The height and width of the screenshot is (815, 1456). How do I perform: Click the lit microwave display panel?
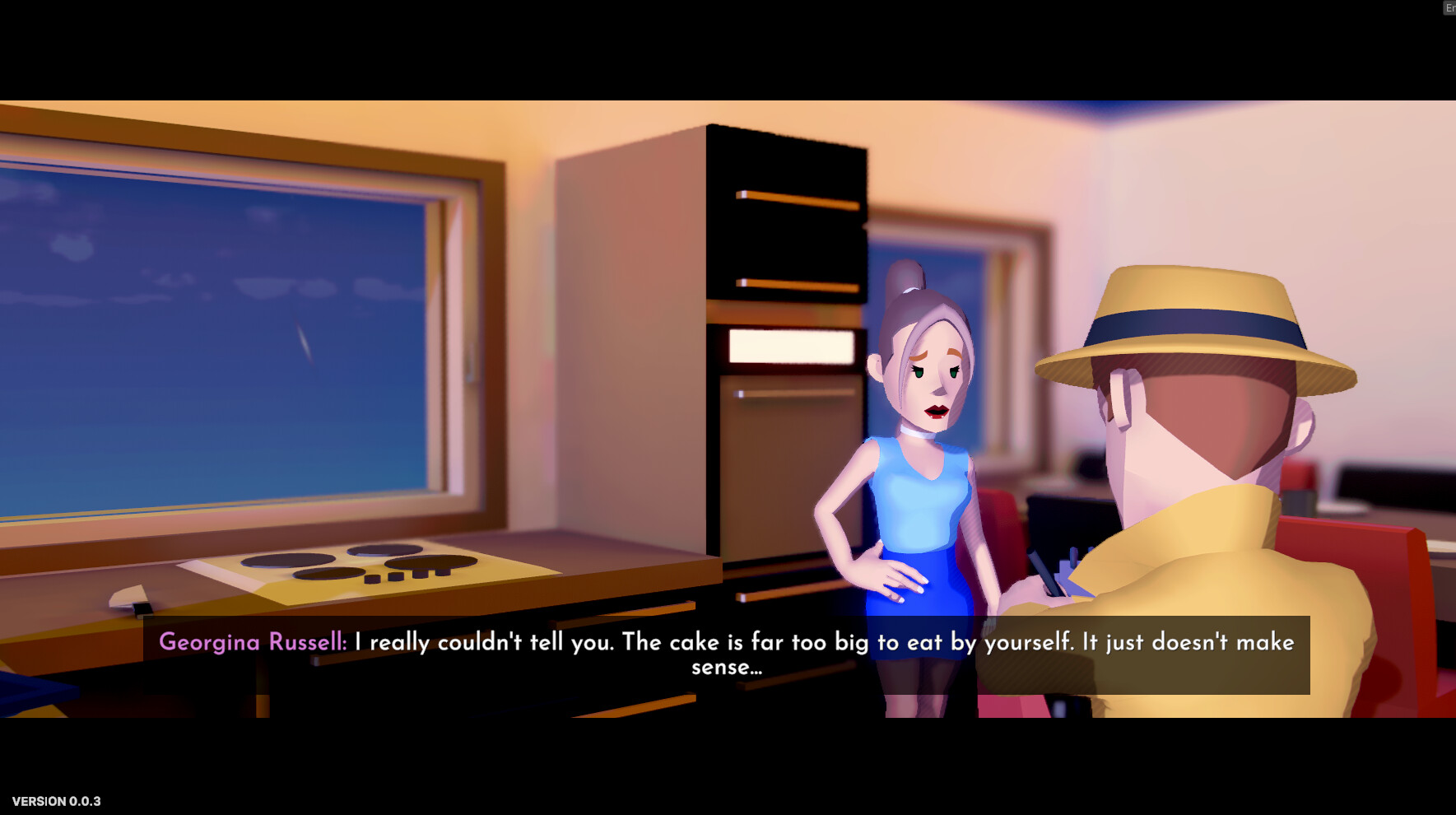tap(790, 346)
